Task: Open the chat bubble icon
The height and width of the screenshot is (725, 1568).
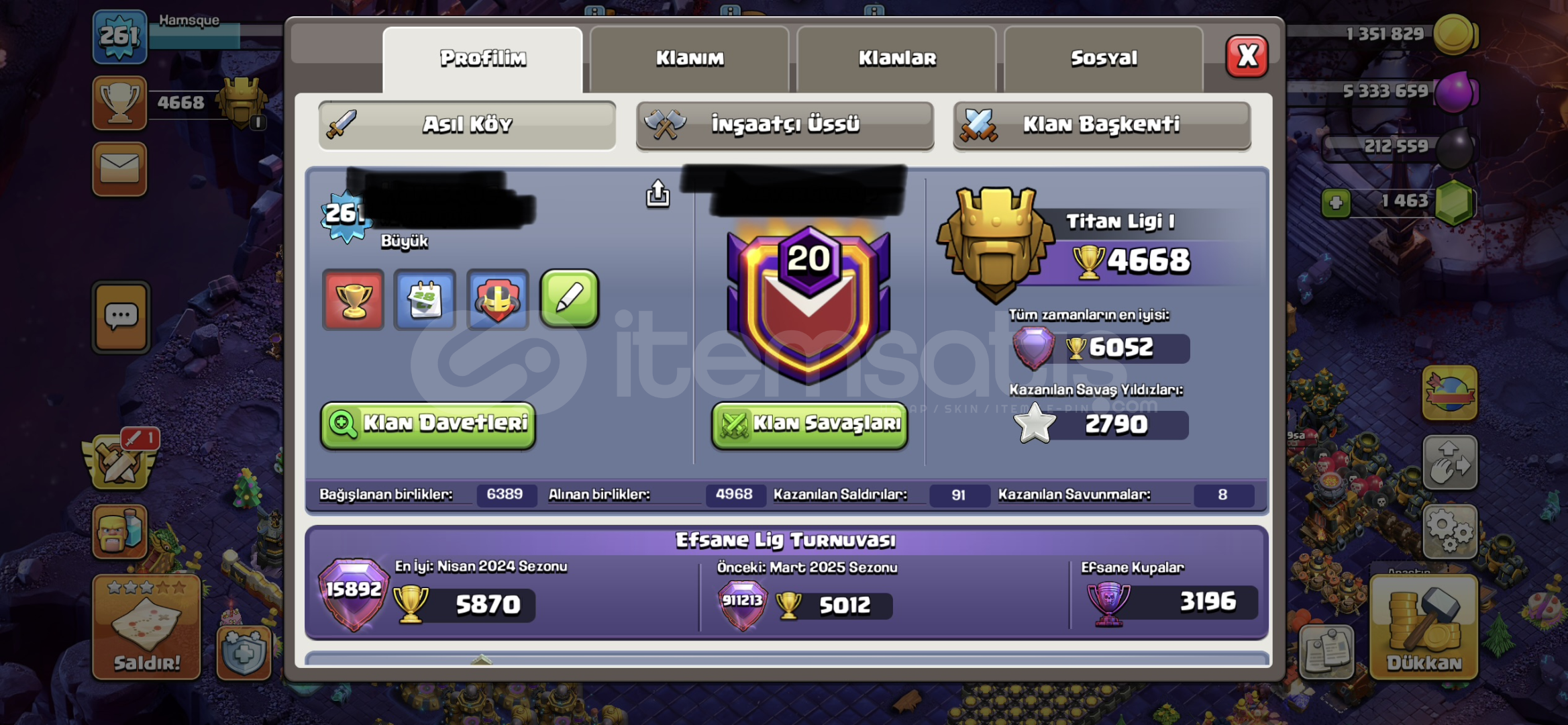Action: 119,316
